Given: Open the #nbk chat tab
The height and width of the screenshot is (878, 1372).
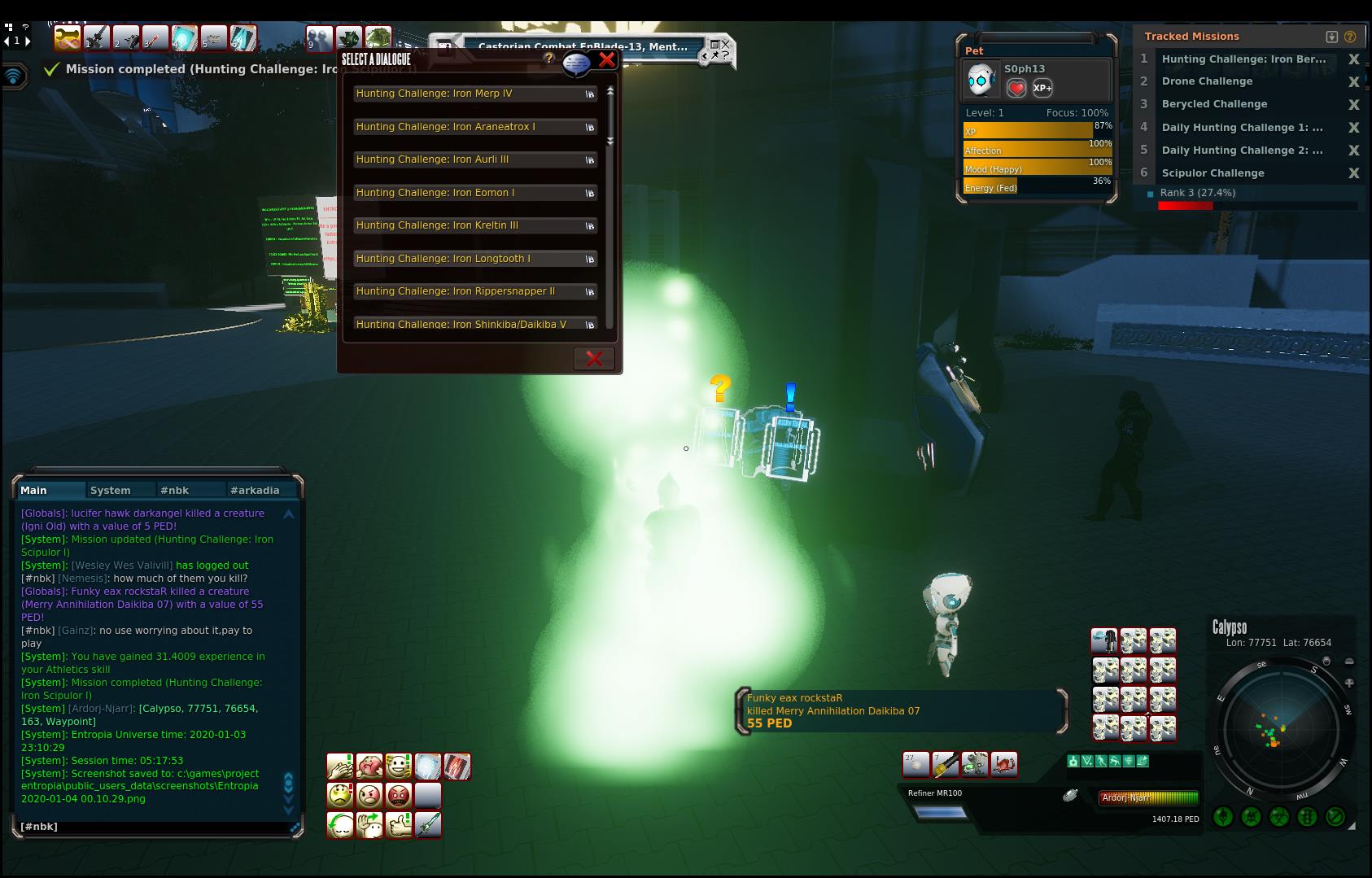Looking at the screenshot, I should [x=175, y=490].
